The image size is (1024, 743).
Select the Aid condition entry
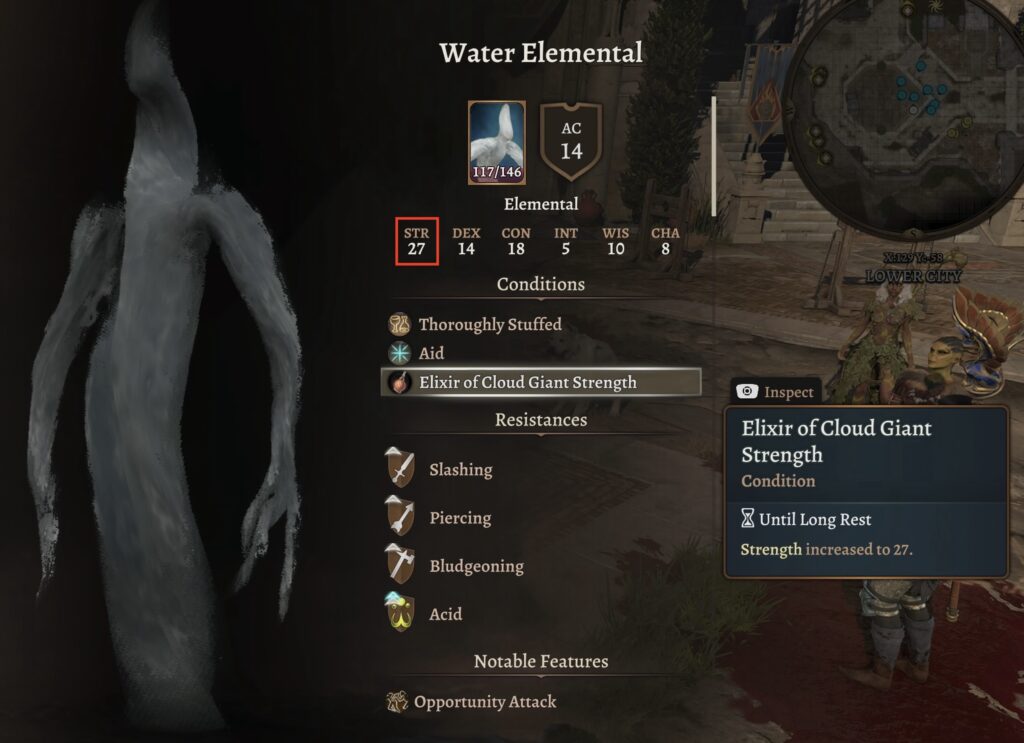[x=431, y=353]
